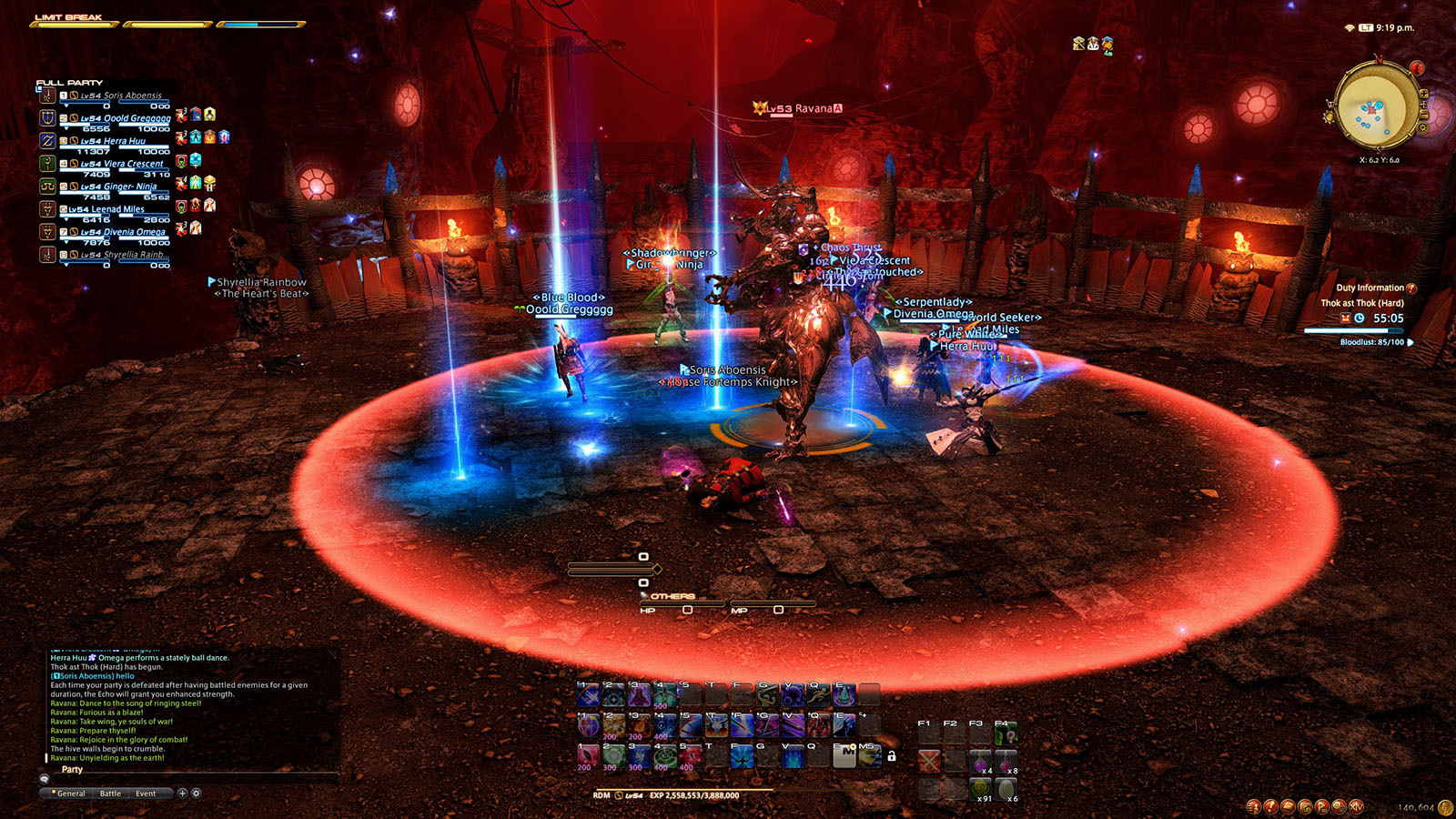Select Herra Huu in the party list

coord(124,141)
